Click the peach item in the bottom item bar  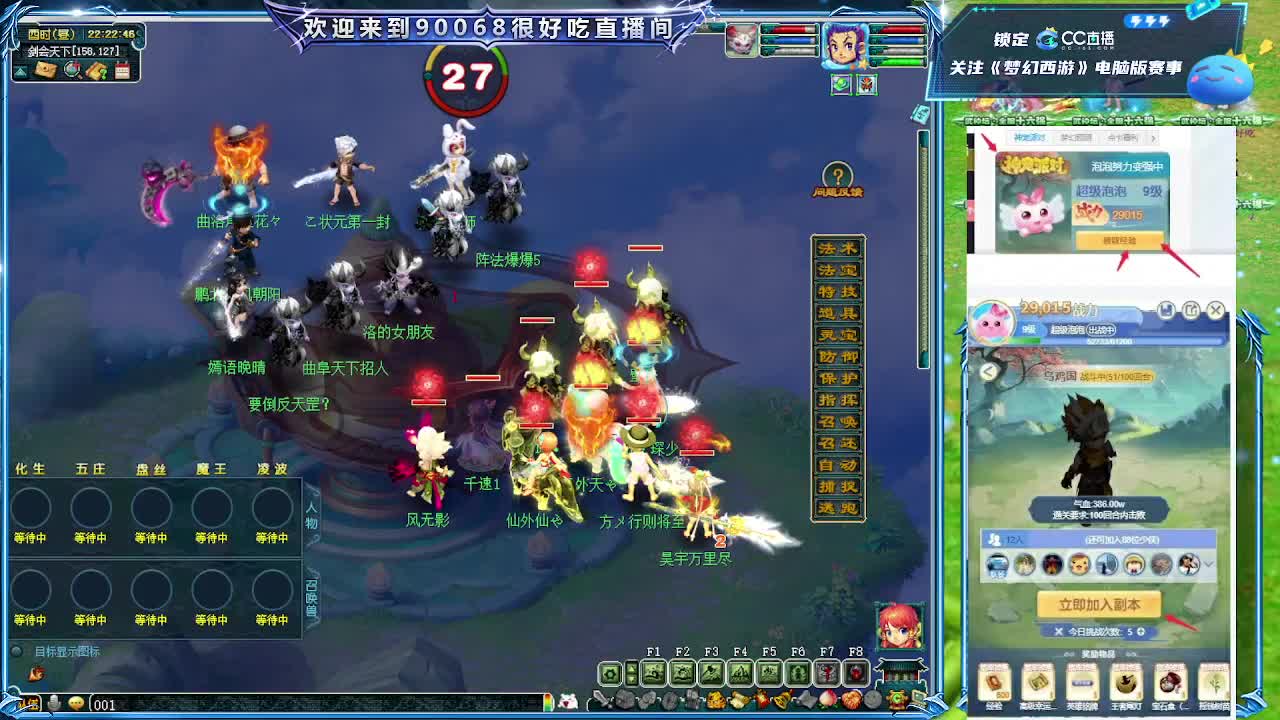tap(828, 700)
